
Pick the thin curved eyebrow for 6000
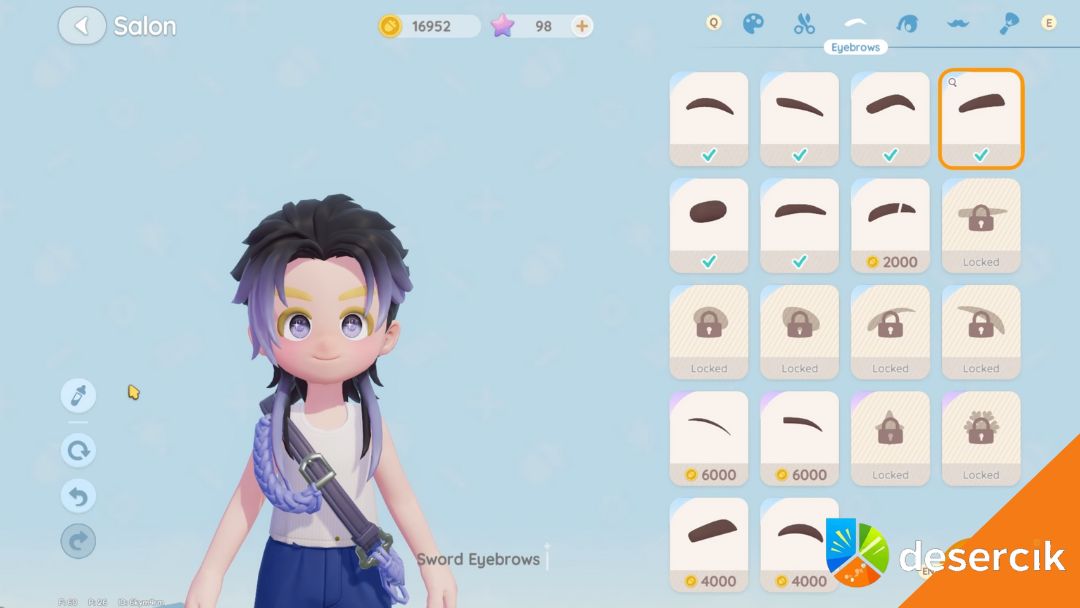[709, 438]
